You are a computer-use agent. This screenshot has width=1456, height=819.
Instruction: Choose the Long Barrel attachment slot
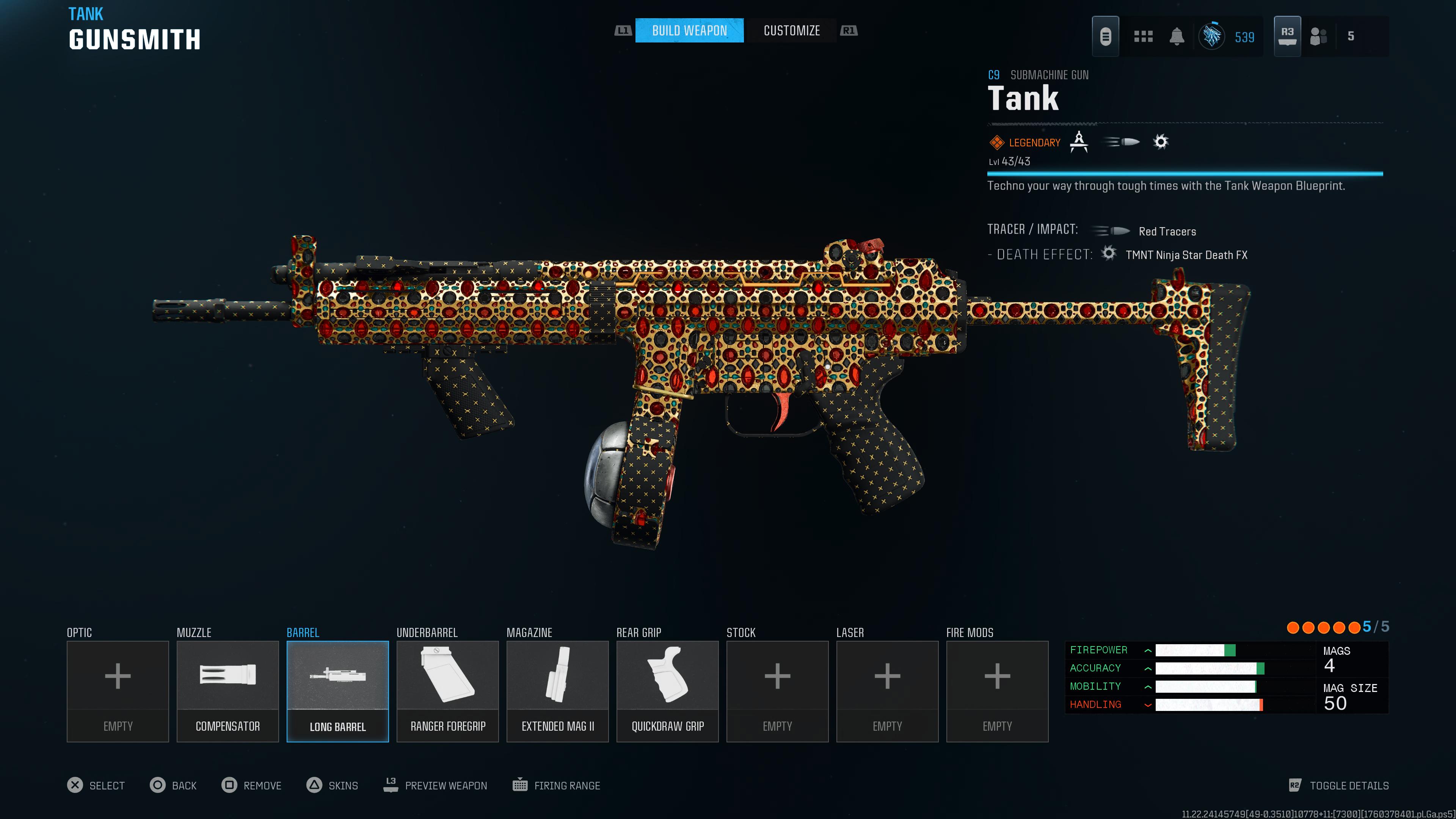pos(337,691)
